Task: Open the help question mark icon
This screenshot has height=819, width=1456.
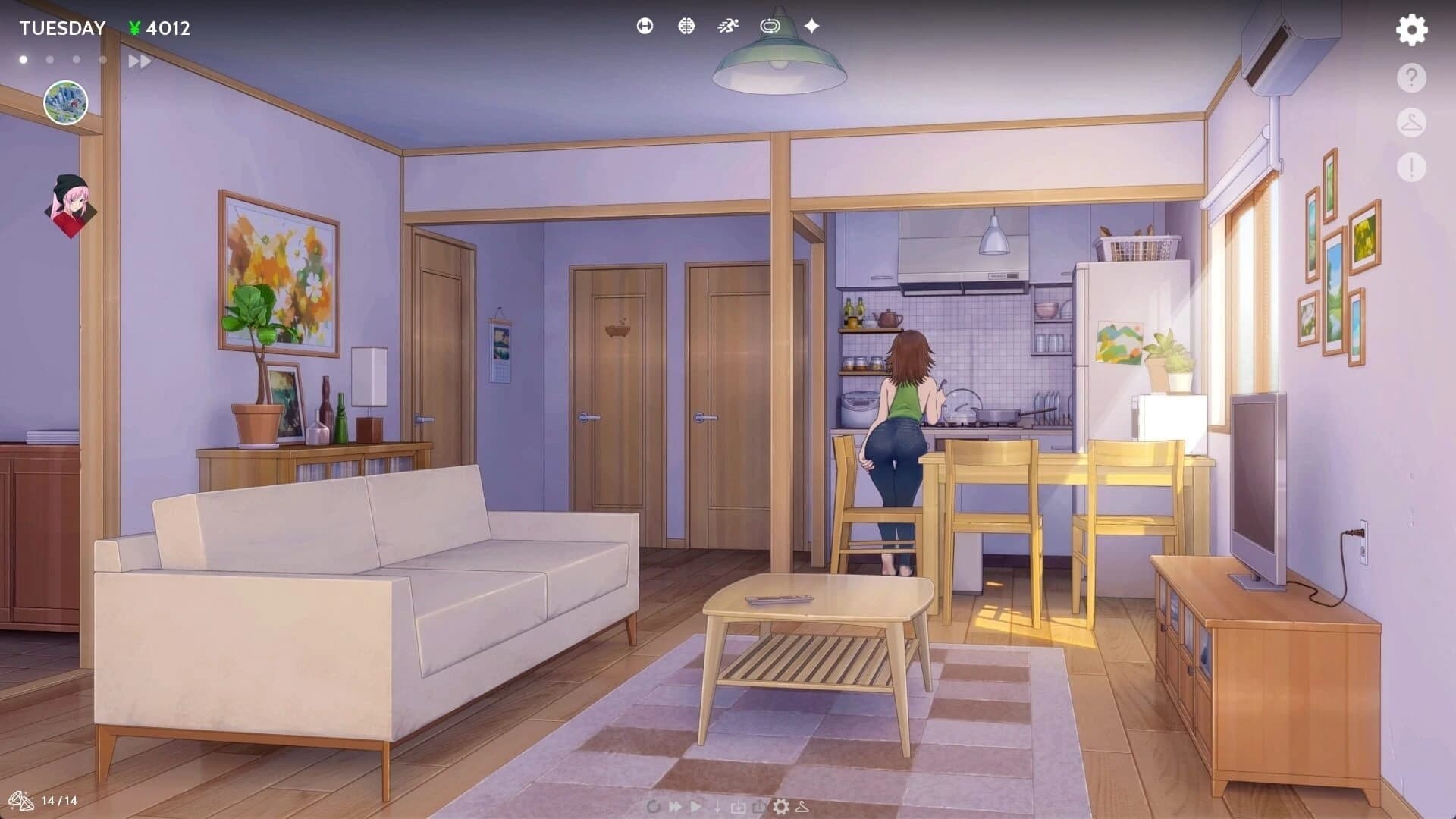Action: (1410, 75)
